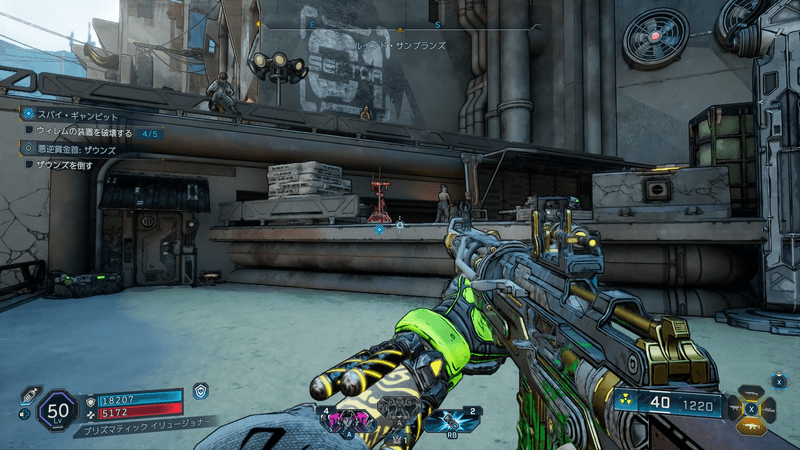800x450 pixels.
Task: Select the スパイ・ギャンビット quest tracker entry
Action: click(x=75, y=116)
